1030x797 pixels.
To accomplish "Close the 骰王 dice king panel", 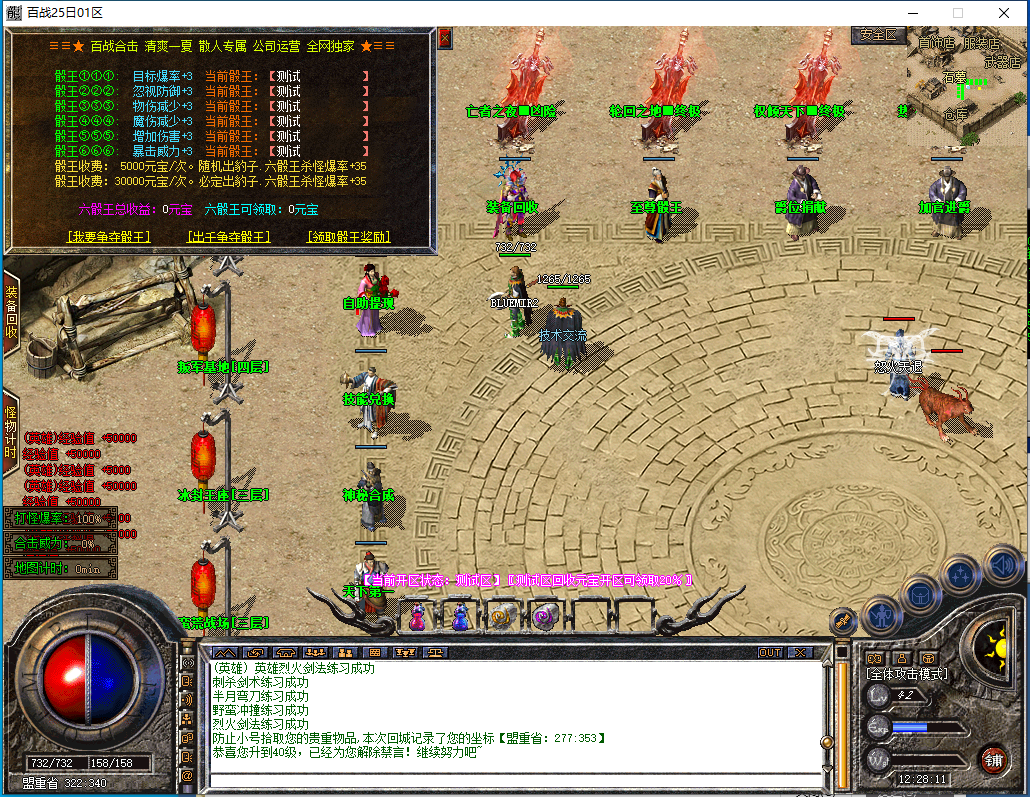I will click(445, 38).
